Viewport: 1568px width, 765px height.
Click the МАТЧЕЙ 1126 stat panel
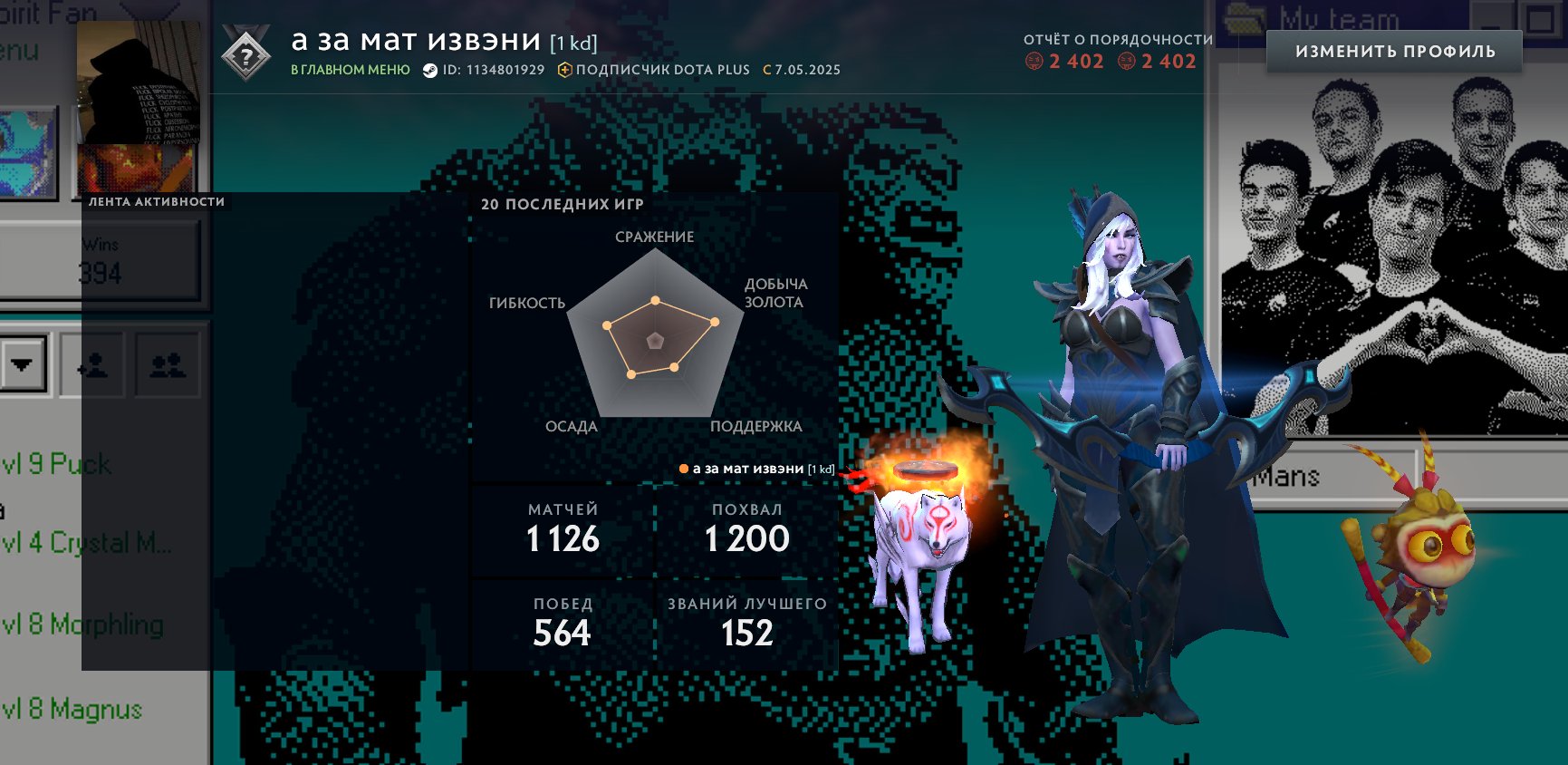click(x=562, y=530)
